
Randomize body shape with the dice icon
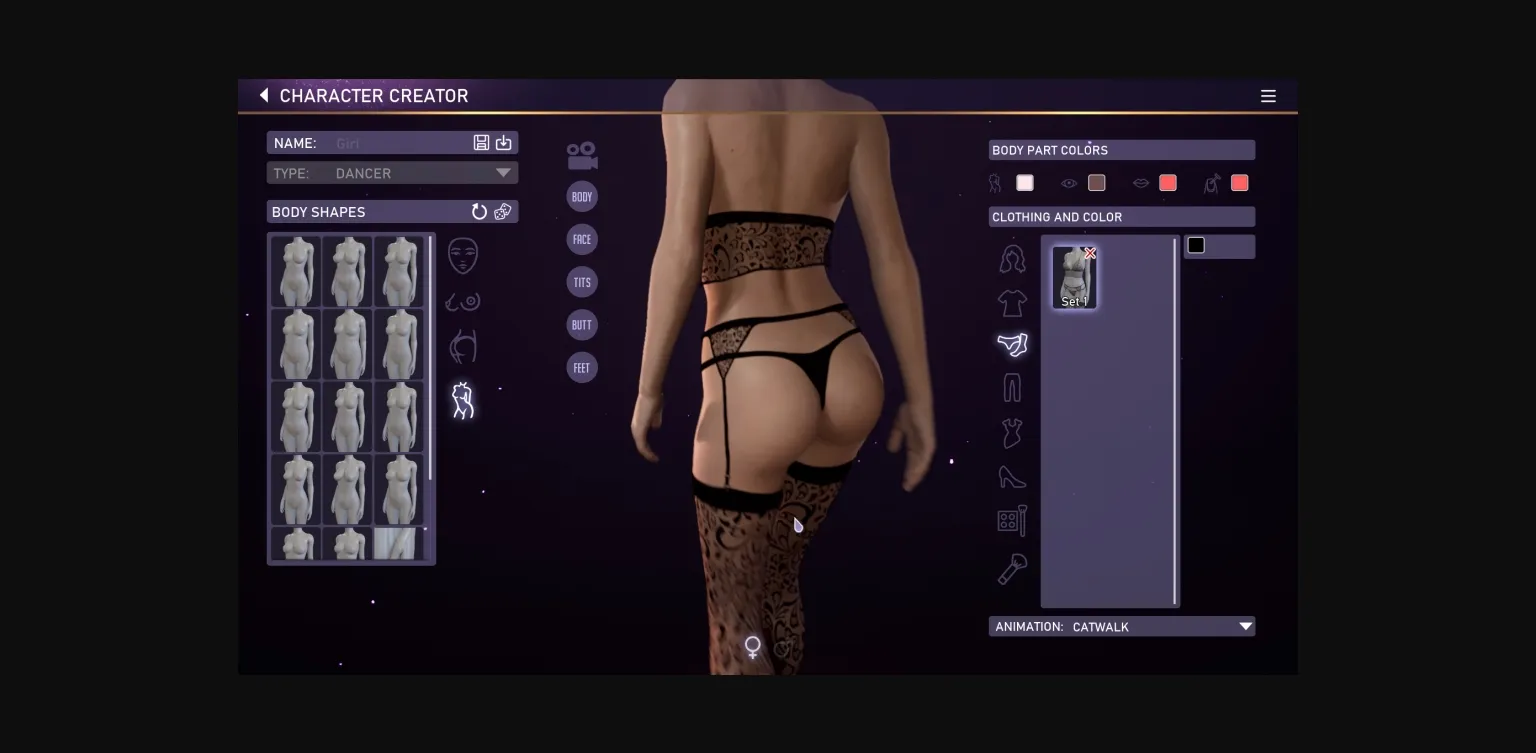(503, 211)
